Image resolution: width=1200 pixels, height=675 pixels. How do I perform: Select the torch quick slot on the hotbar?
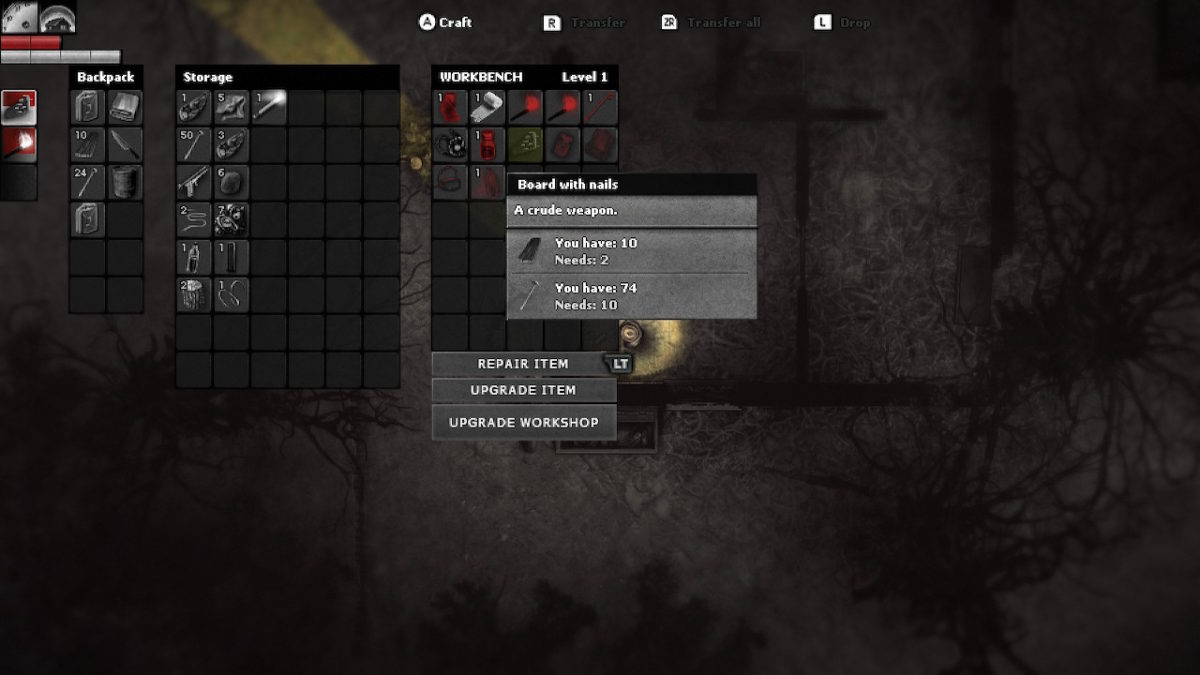19,144
